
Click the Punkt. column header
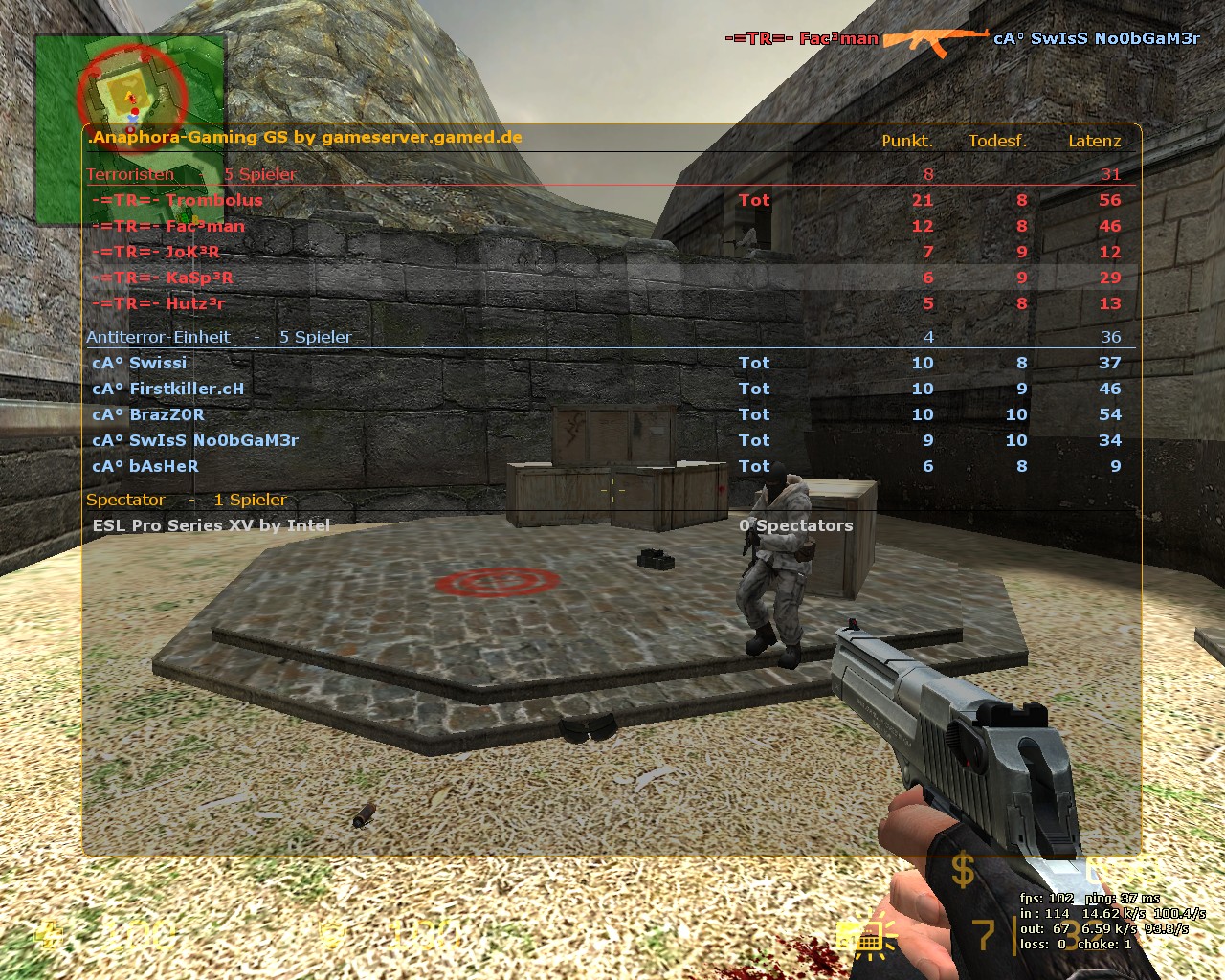click(x=906, y=141)
